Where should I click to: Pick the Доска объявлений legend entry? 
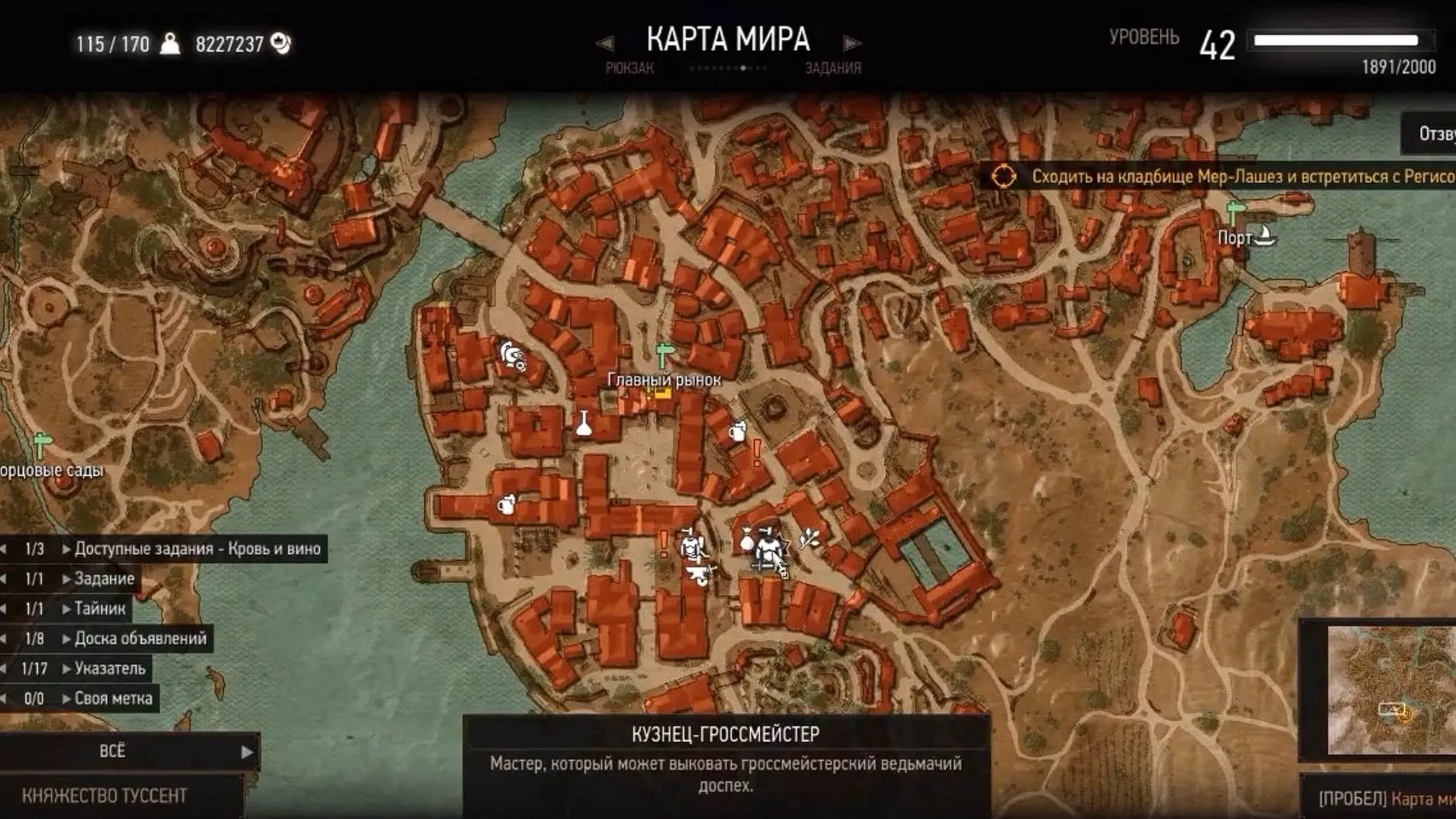(140, 639)
